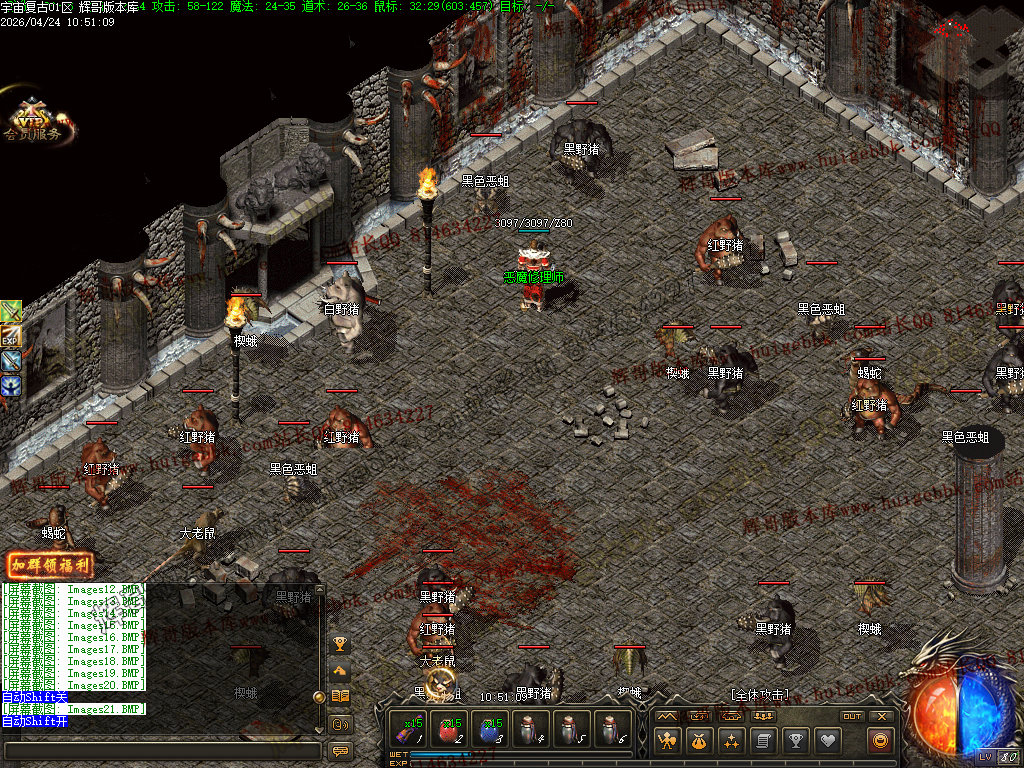Open the book icon beside chat
Screen dimensions: 1024x768
(340, 696)
